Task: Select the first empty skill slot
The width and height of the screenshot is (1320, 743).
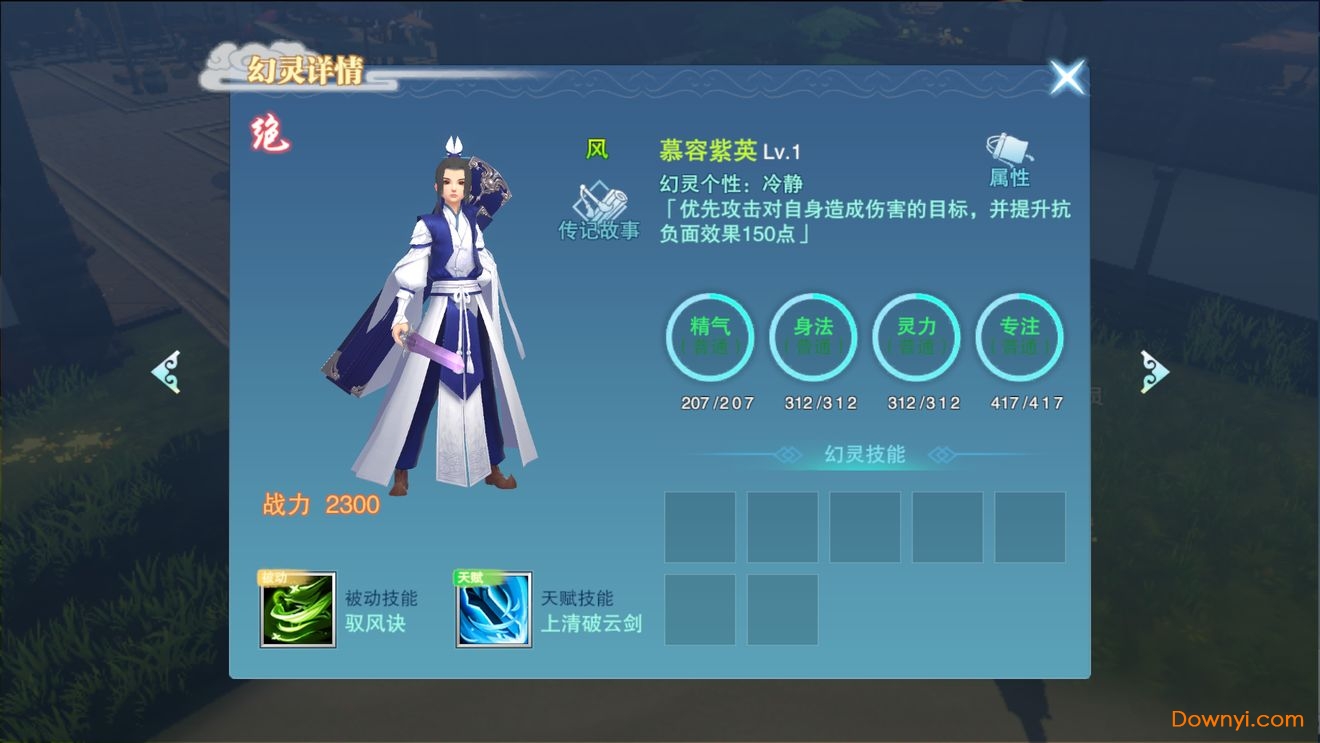Action: [700, 525]
